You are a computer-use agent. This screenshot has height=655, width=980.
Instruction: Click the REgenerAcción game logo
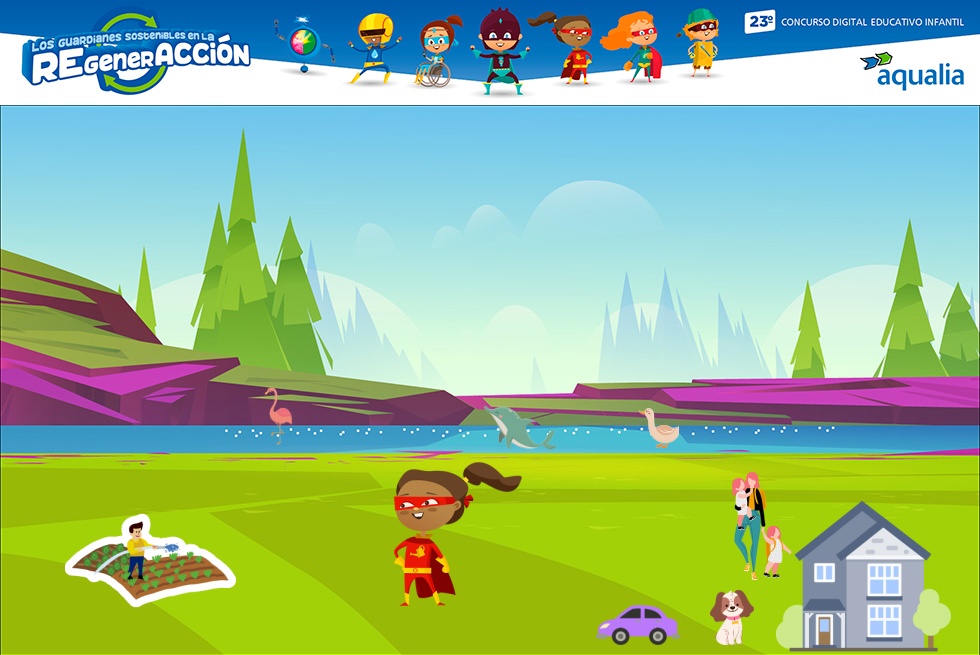[x=137, y=55]
